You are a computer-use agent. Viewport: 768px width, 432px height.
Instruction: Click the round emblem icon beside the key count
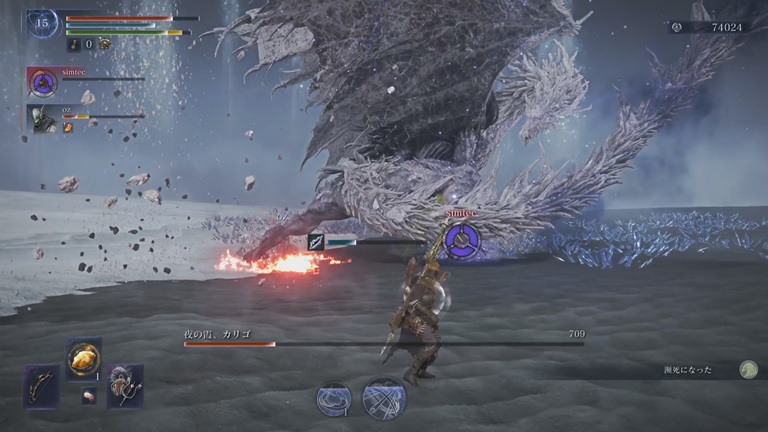point(104,44)
